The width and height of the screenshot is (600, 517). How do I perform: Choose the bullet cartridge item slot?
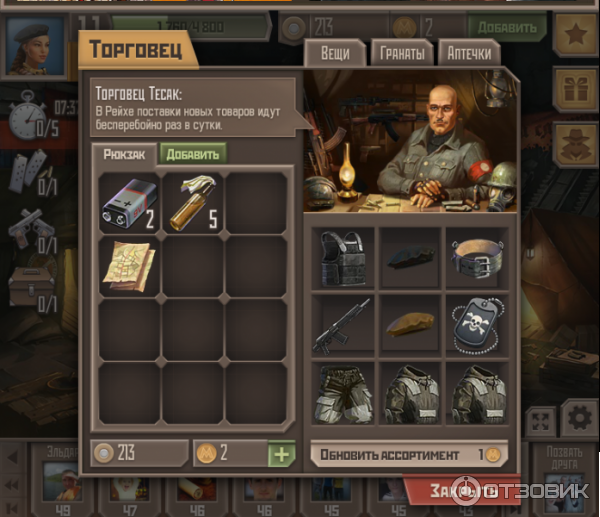[x=193, y=200]
